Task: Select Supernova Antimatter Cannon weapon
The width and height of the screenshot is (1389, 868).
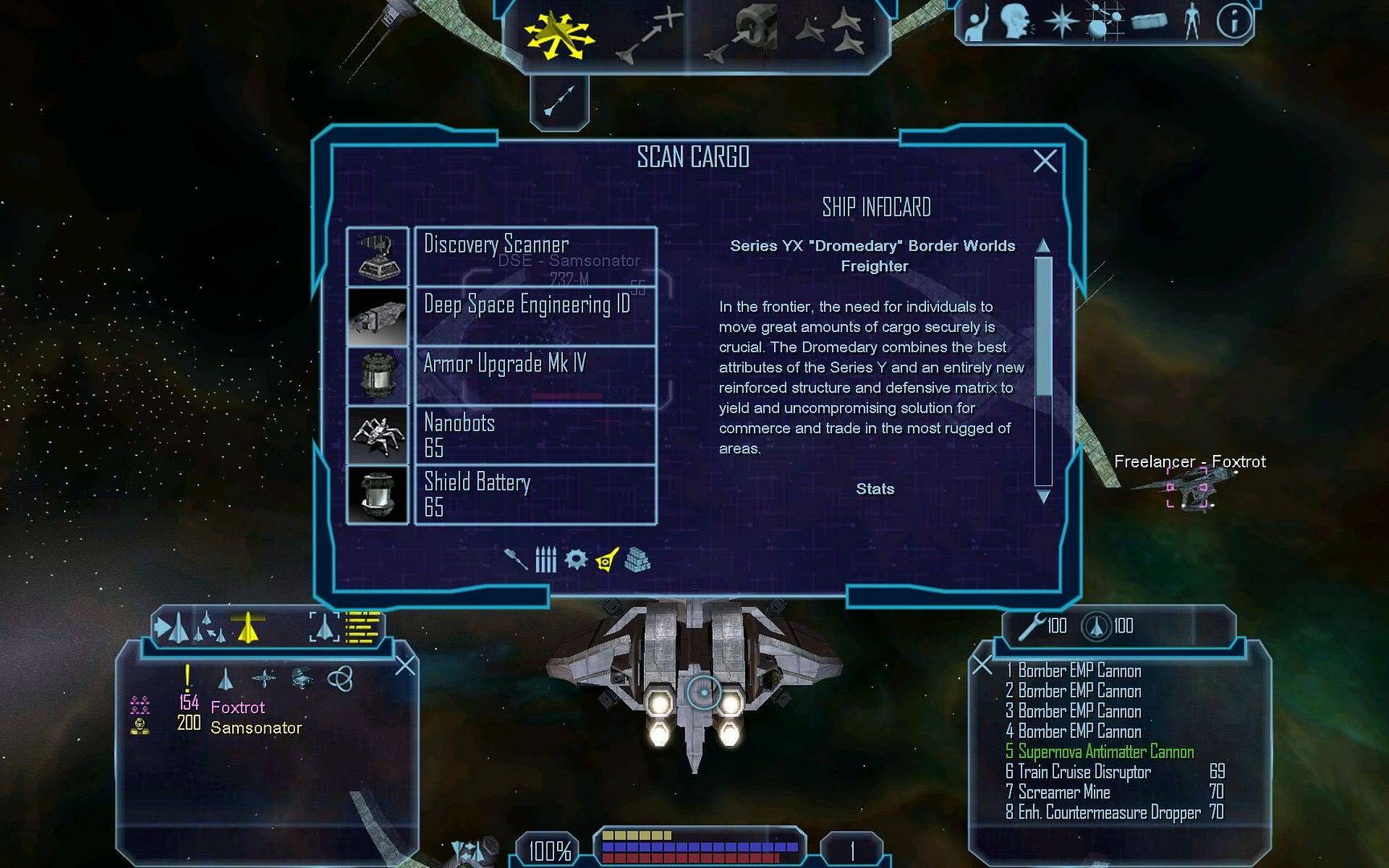Action: pyautogui.click(x=1105, y=752)
